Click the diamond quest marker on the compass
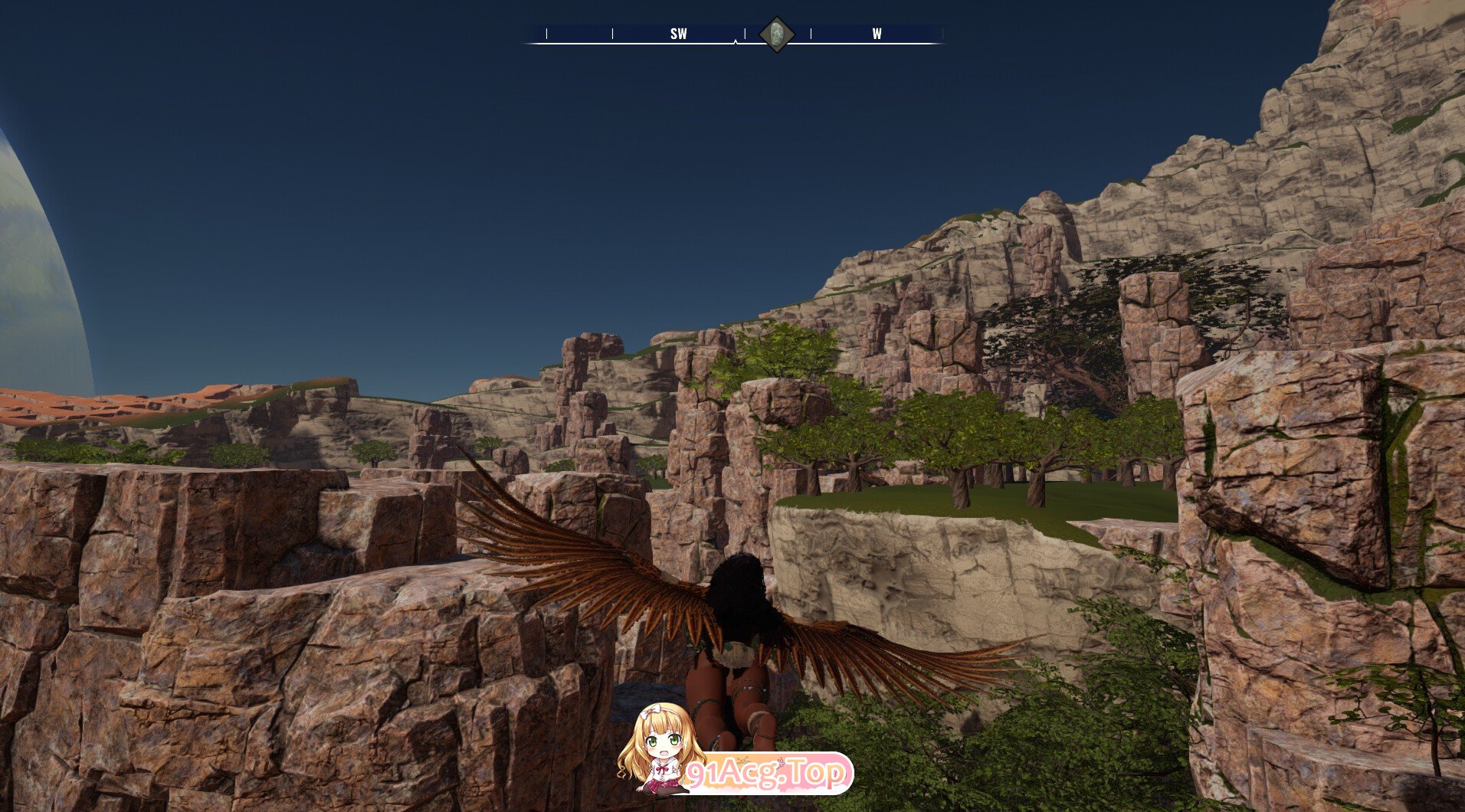This screenshot has width=1465, height=812. click(776, 34)
